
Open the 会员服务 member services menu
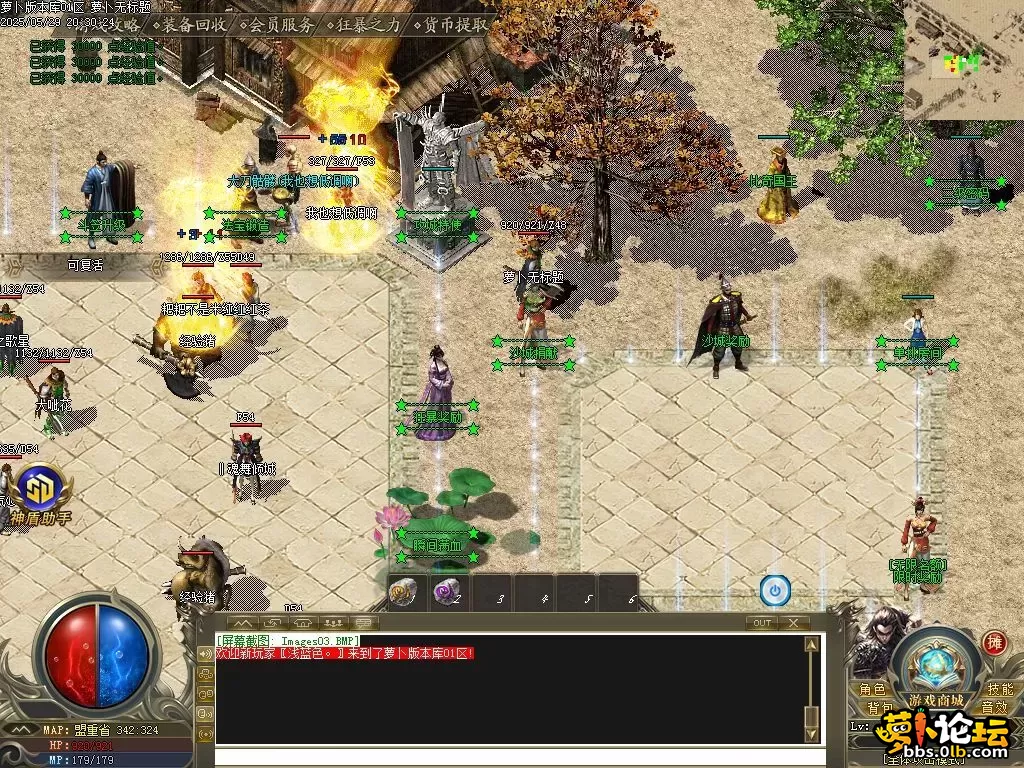[x=281, y=25]
